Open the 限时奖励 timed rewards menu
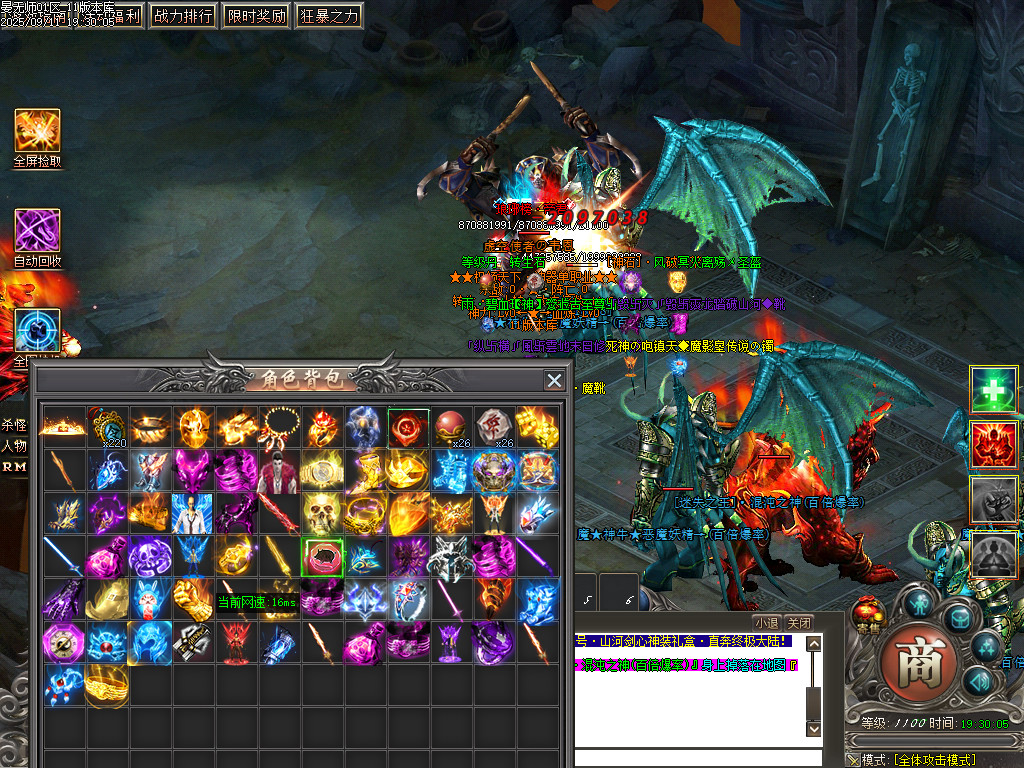1024x768 pixels. tap(256, 16)
